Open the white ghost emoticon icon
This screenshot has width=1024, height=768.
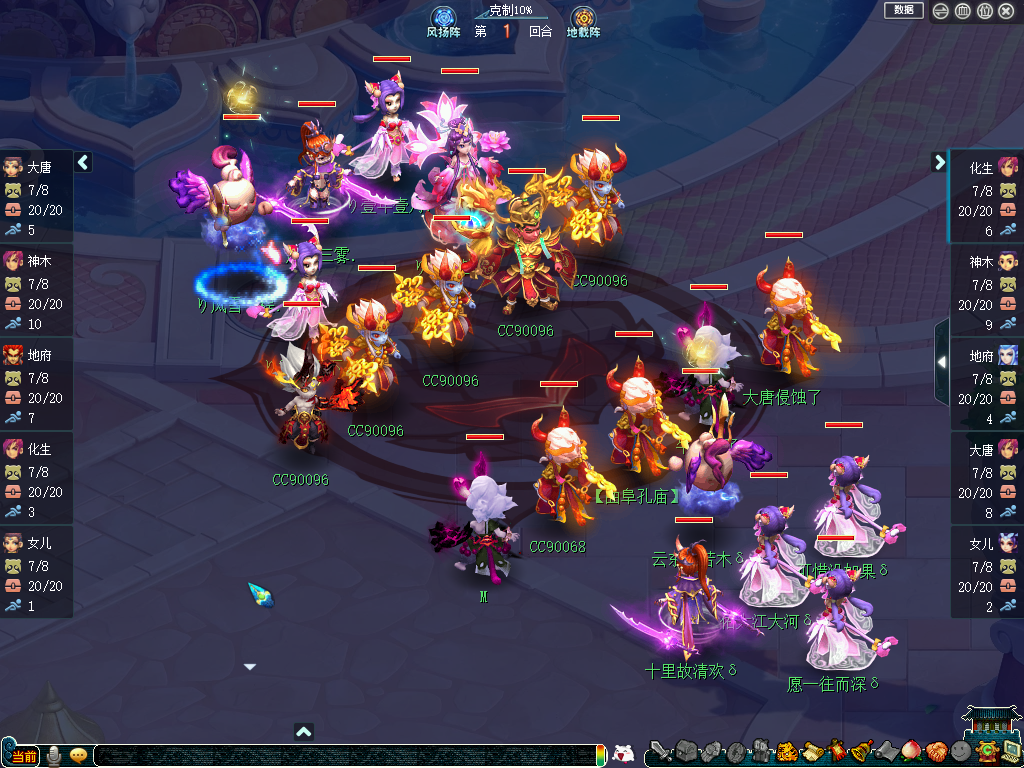click(x=623, y=753)
